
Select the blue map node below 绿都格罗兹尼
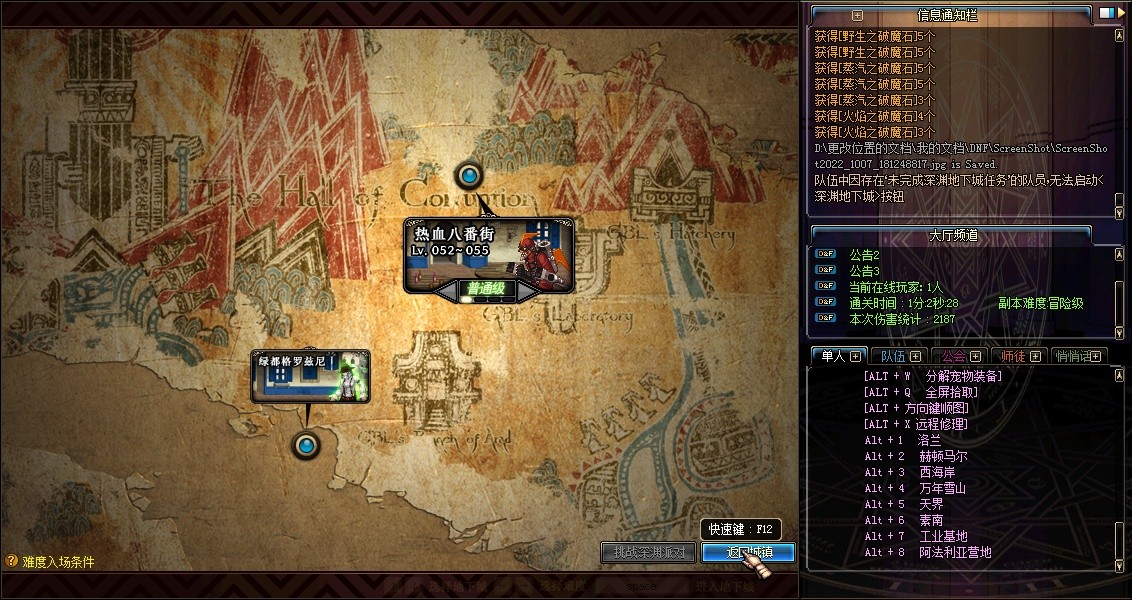pos(305,444)
